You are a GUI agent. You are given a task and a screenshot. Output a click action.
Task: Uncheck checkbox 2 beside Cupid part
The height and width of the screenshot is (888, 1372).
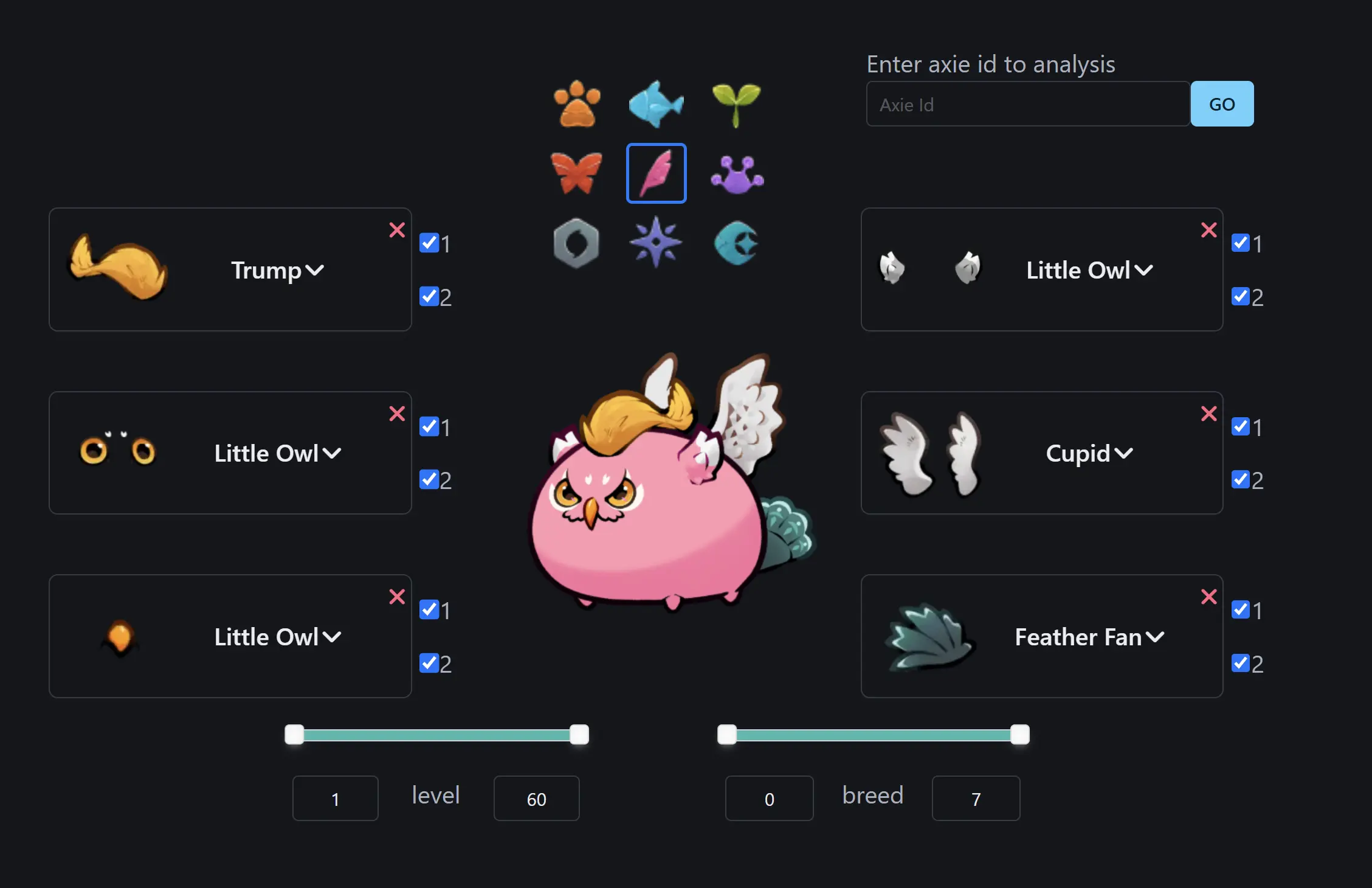tap(1241, 480)
